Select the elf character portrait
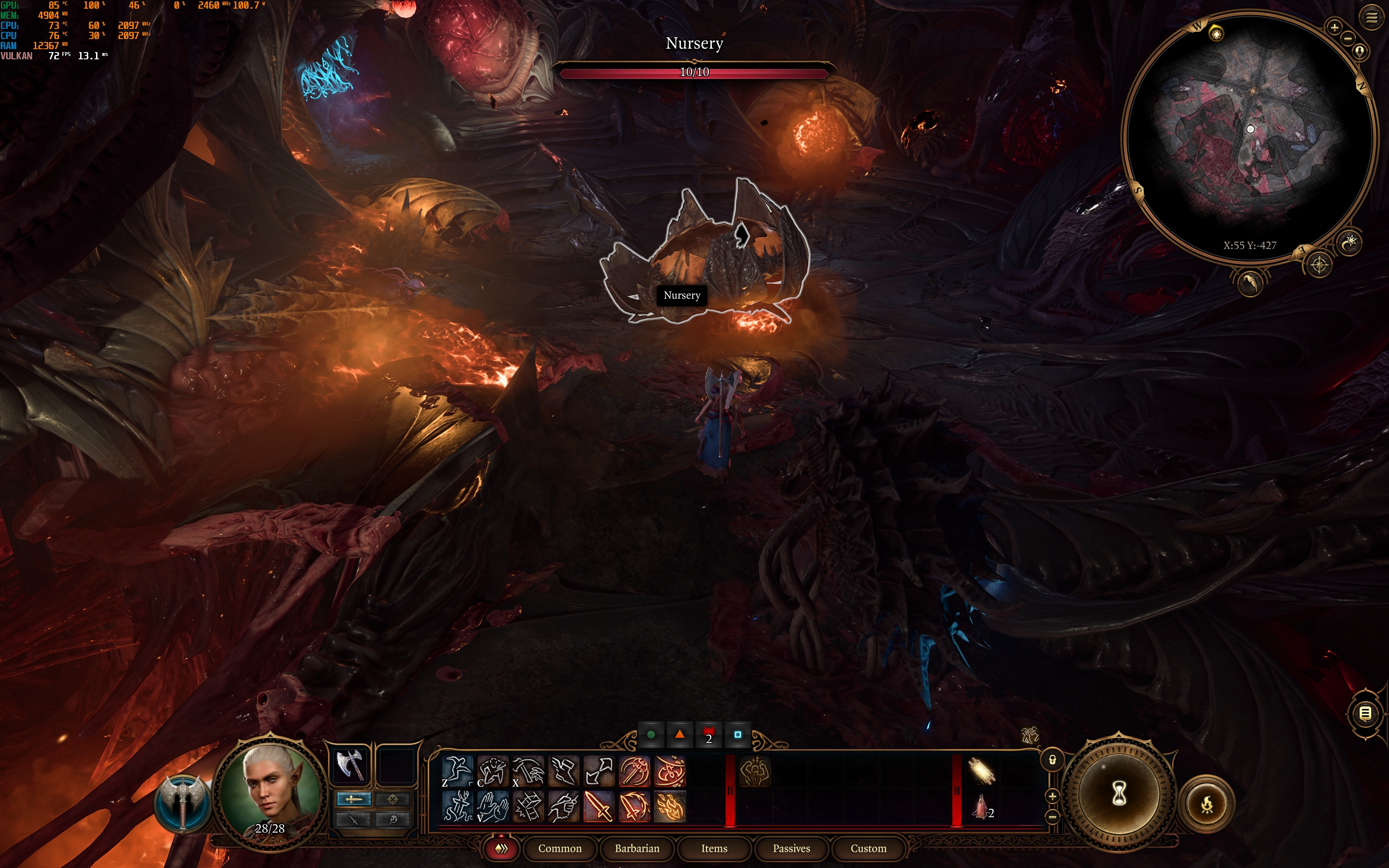This screenshot has width=1389, height=868. pyautogui.click(x=270, y=790)
